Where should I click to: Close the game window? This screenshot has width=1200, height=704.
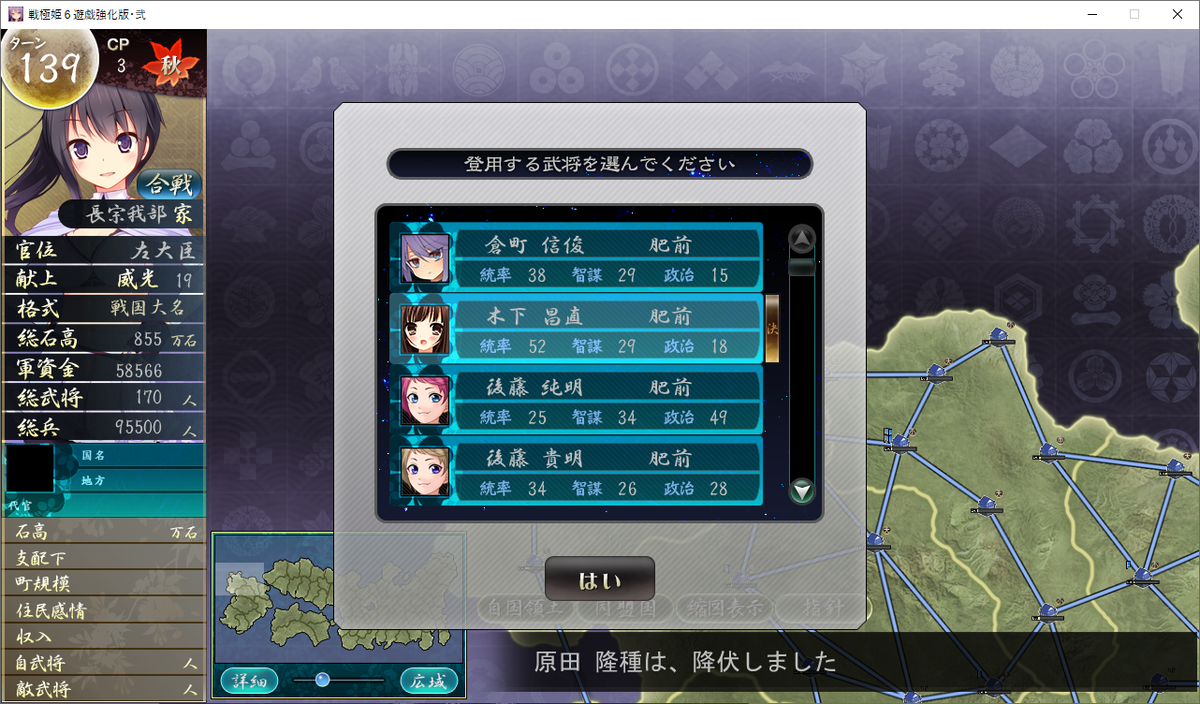[1176, 14]
